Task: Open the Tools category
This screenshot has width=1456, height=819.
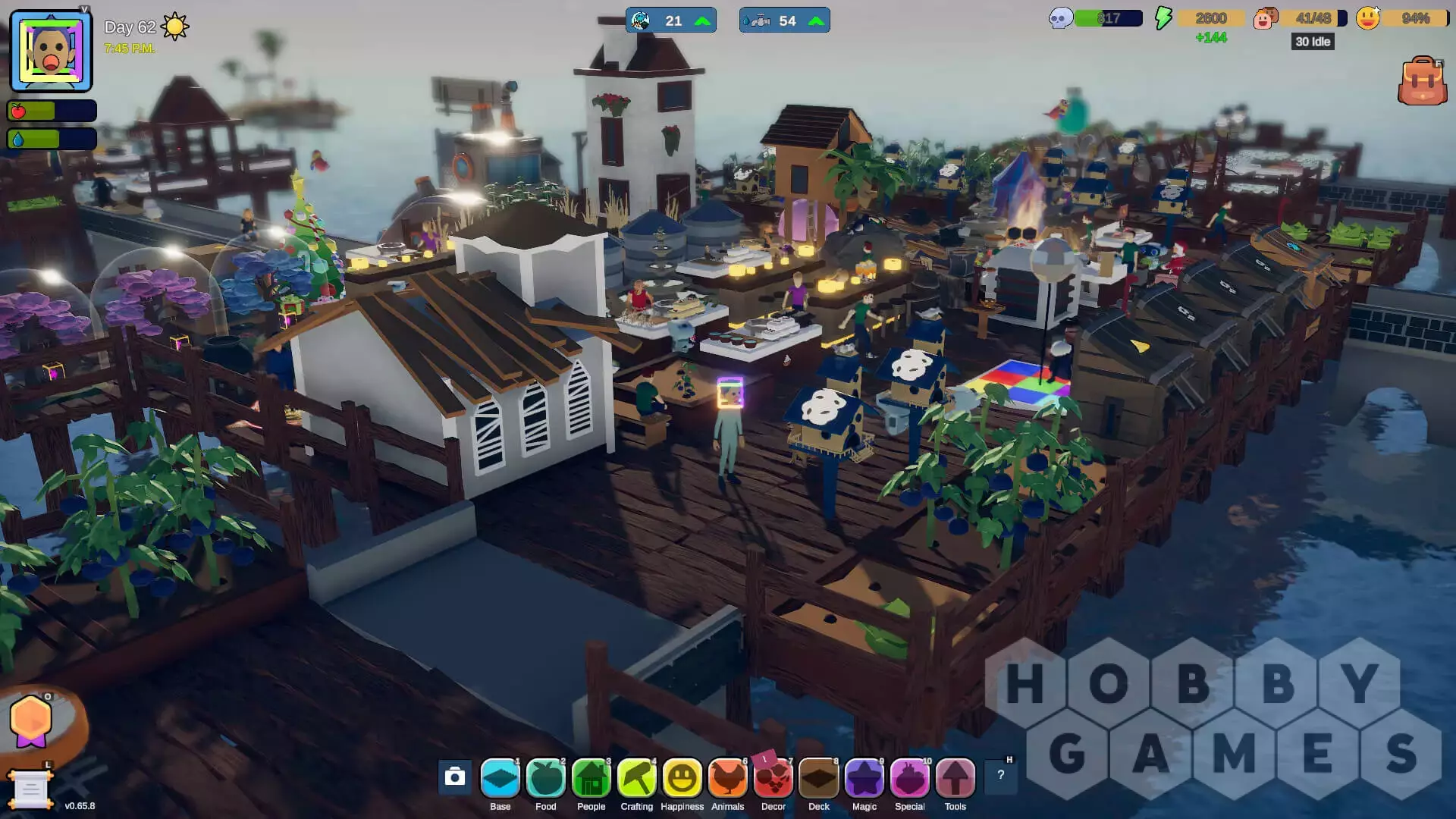Action: (x=955, y=778)
